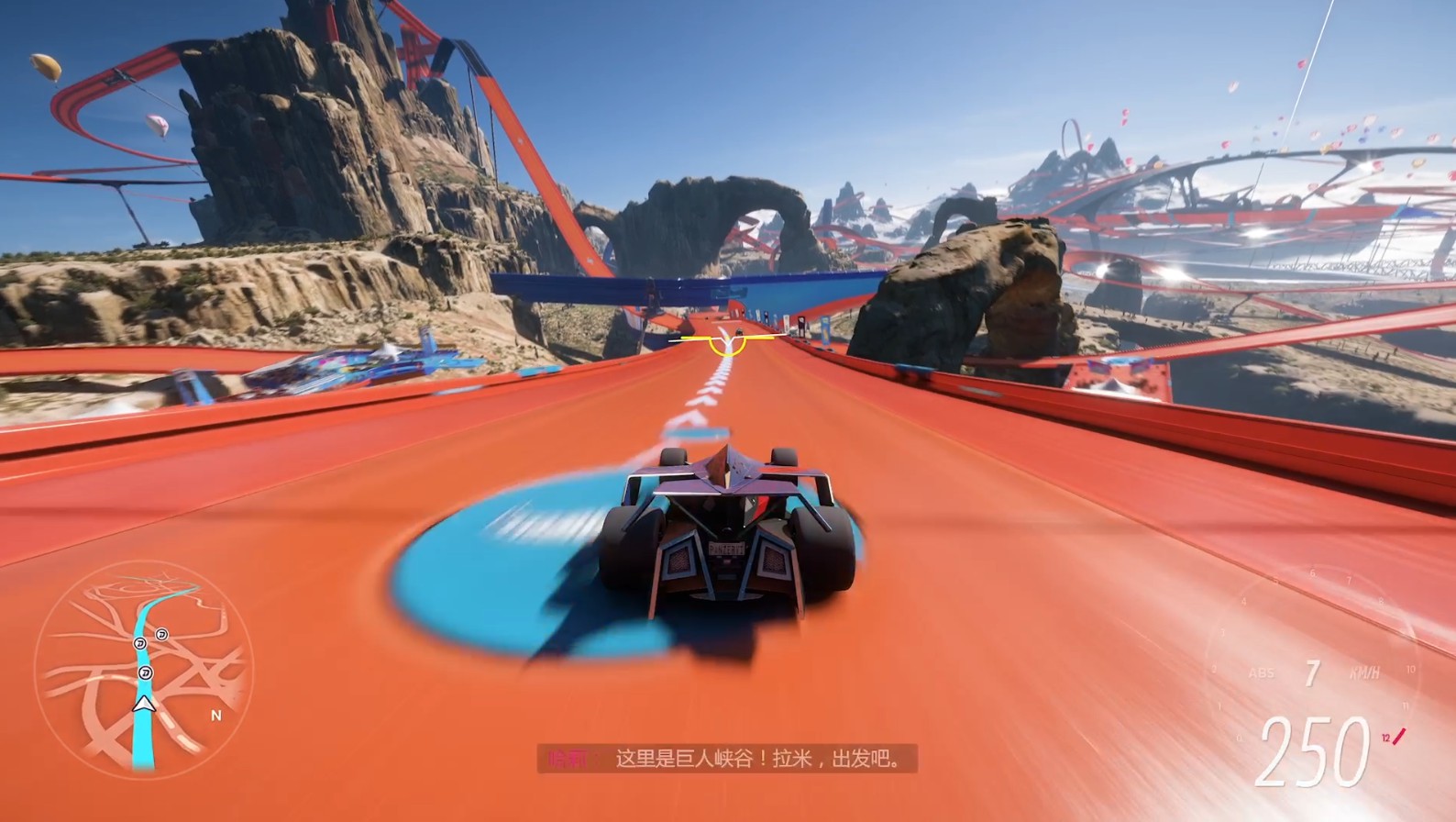Select the minimap marker closest to the player arrow
1456x822 pixels.
(x=145, y=673)
